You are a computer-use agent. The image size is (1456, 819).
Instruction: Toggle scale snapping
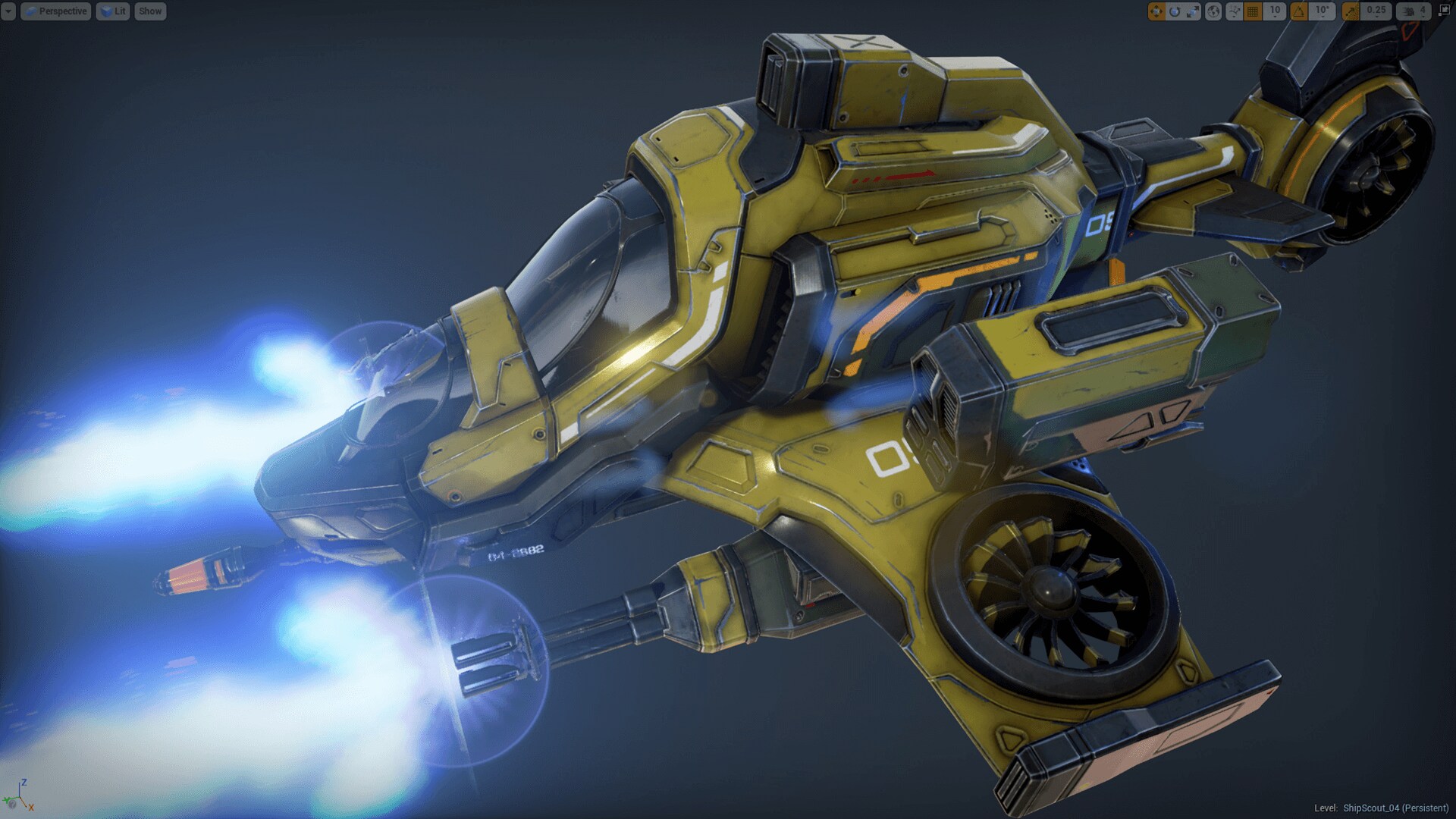pos(1351,11)
